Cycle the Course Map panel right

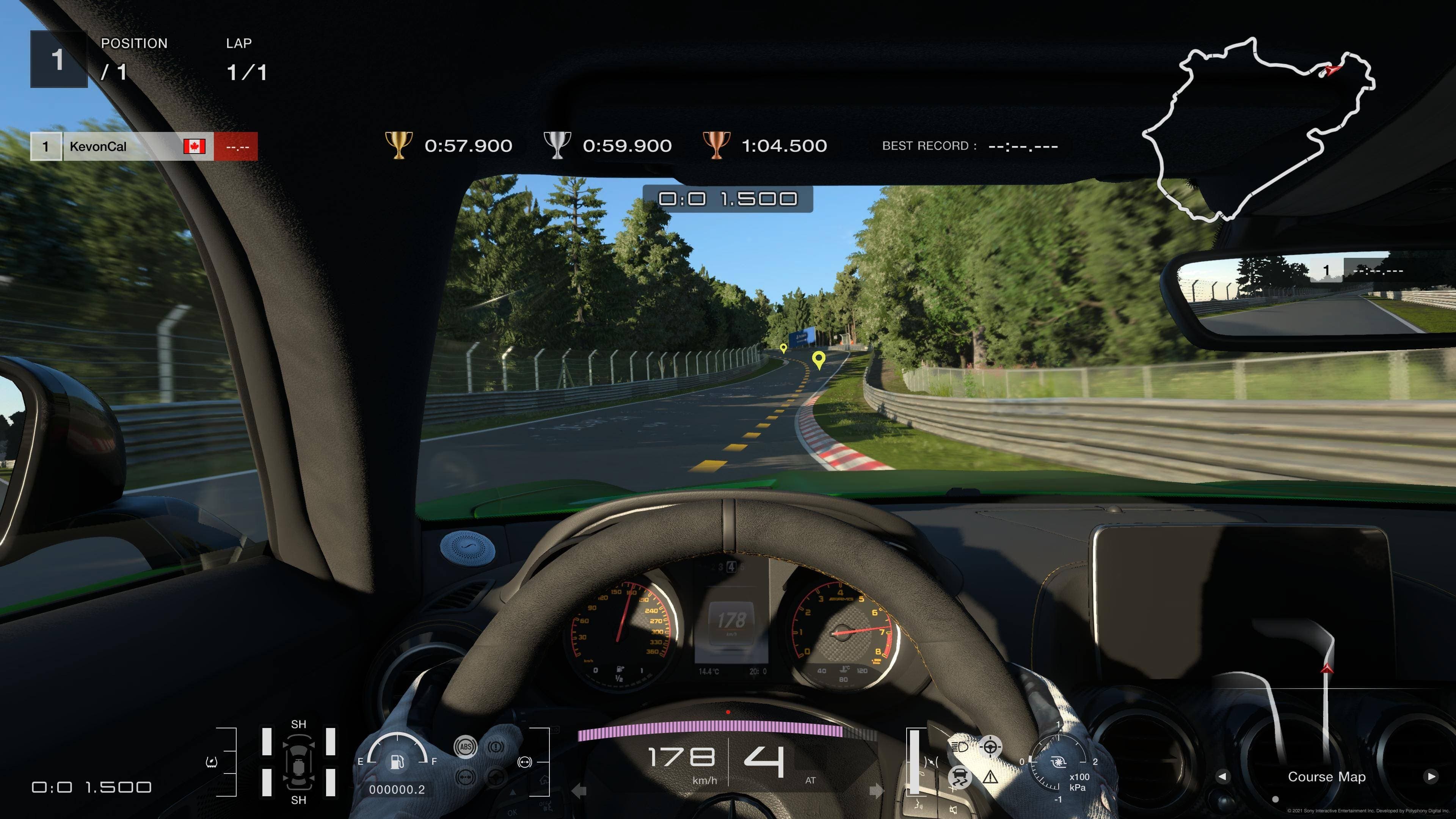coord(1431,776)
